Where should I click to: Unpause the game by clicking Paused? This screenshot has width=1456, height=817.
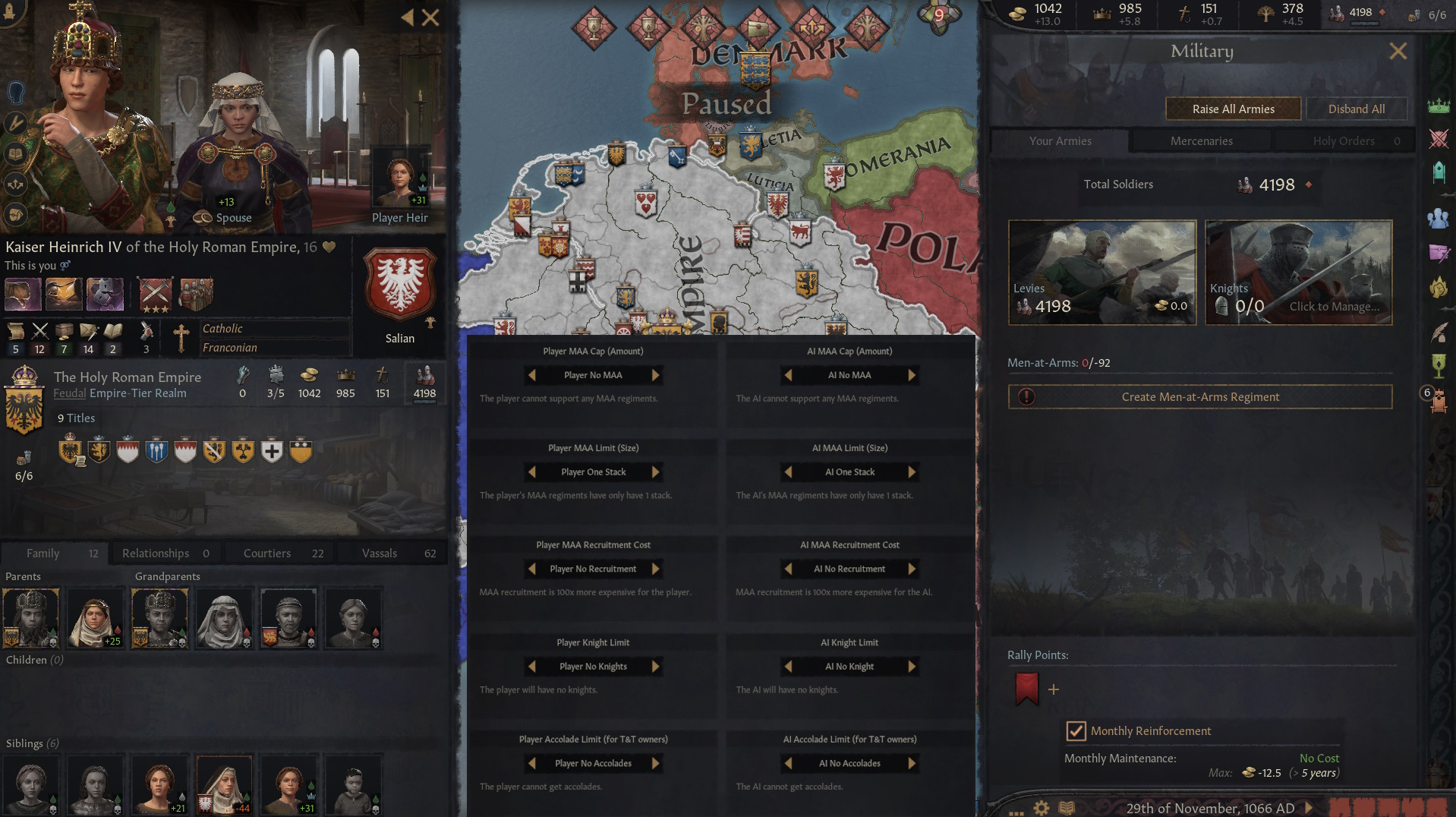[727, 104]
